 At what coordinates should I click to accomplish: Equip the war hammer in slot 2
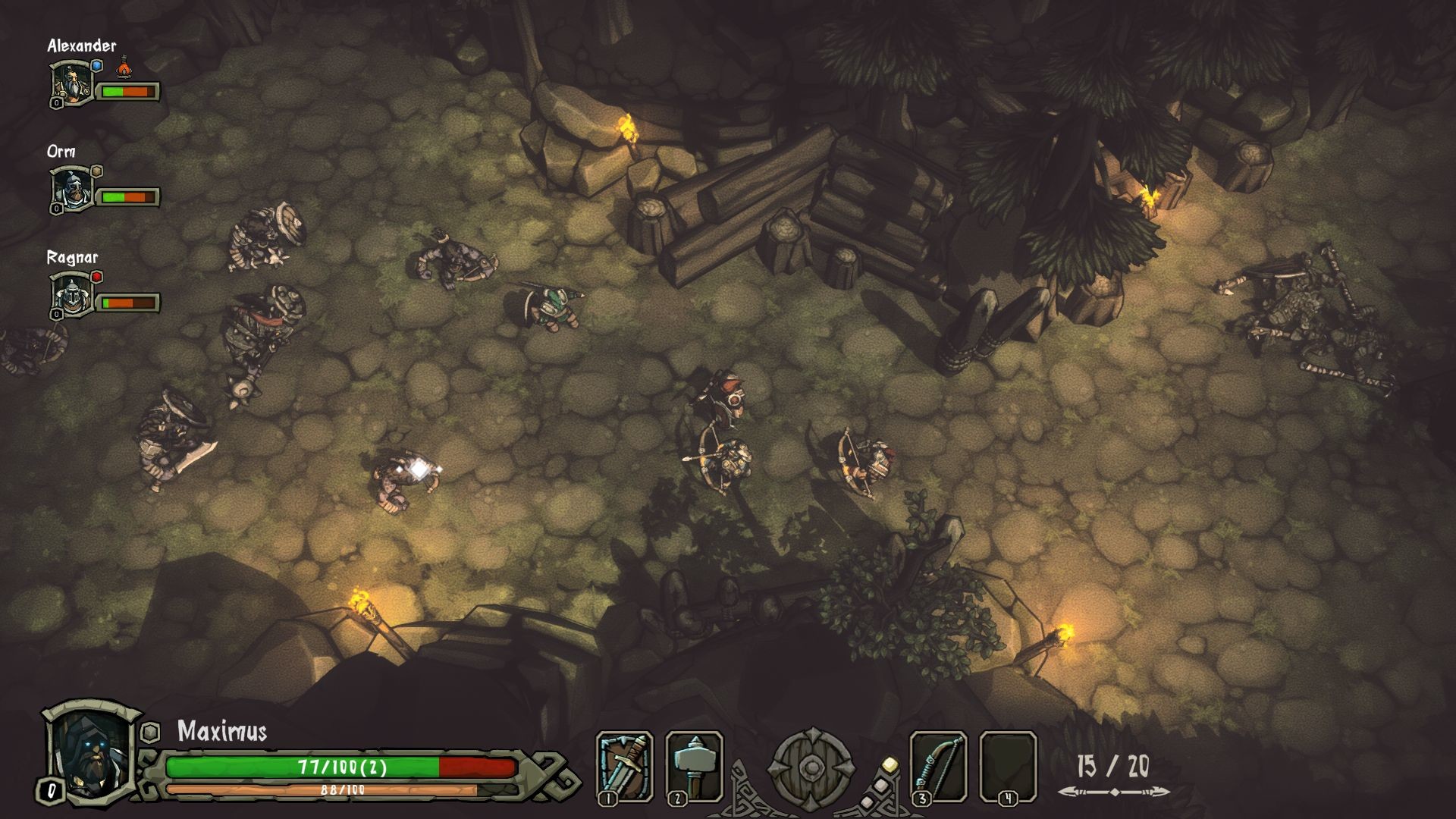(x=694, y=766)
